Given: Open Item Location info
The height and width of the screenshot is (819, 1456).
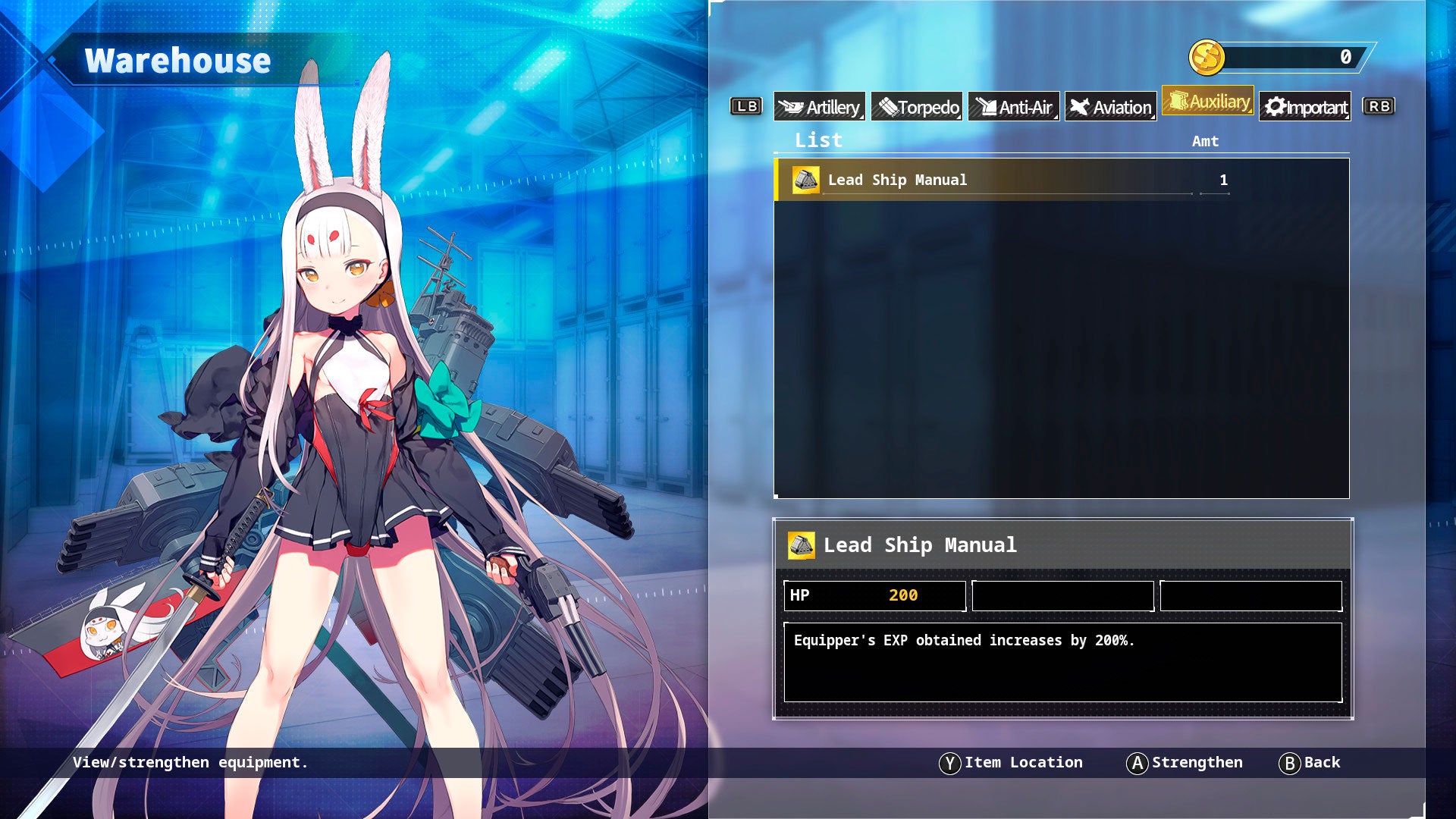Looking at the screenshot, I should 1012,763.
